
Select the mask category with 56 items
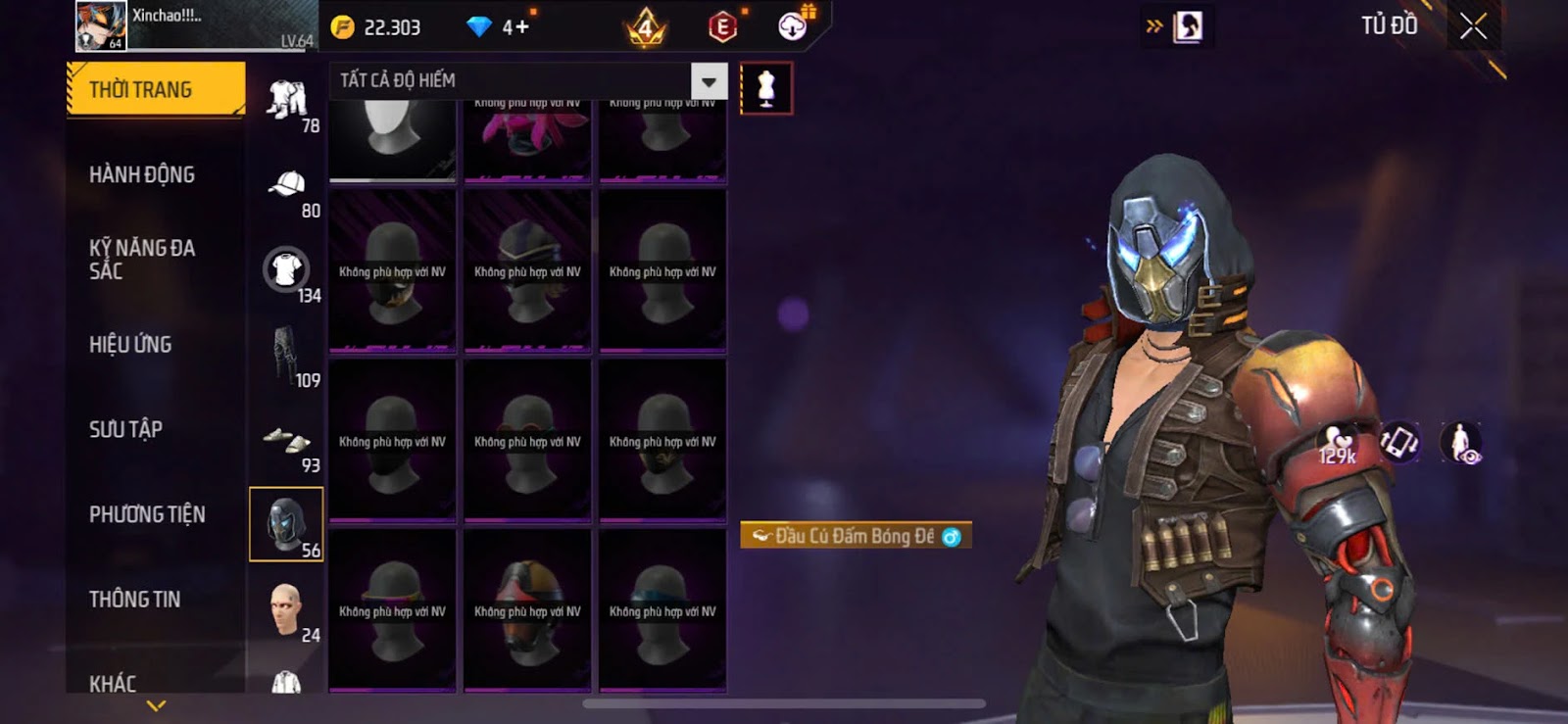(x=286, y=525)
